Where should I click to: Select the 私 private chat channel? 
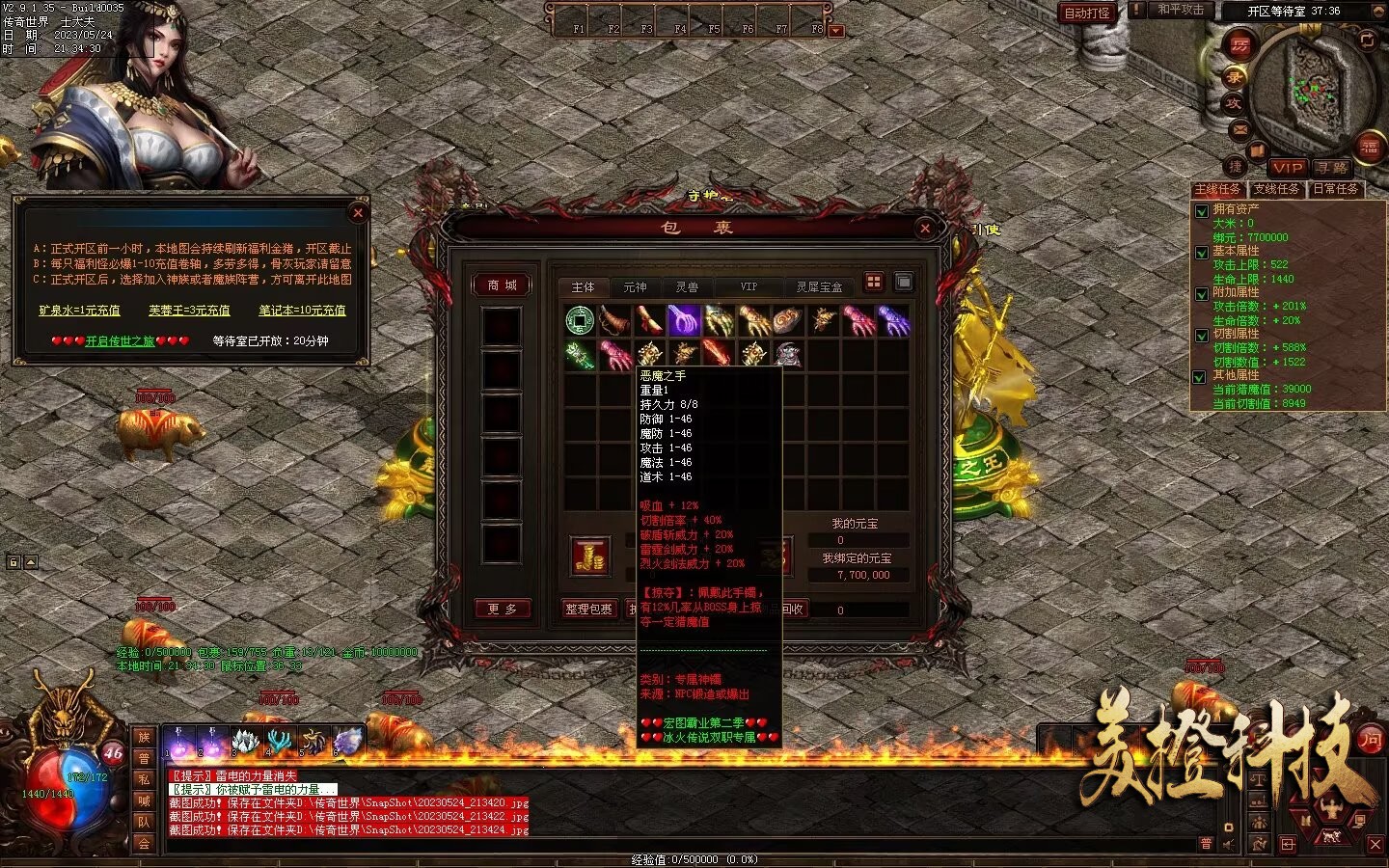click(x=144, y=779)
